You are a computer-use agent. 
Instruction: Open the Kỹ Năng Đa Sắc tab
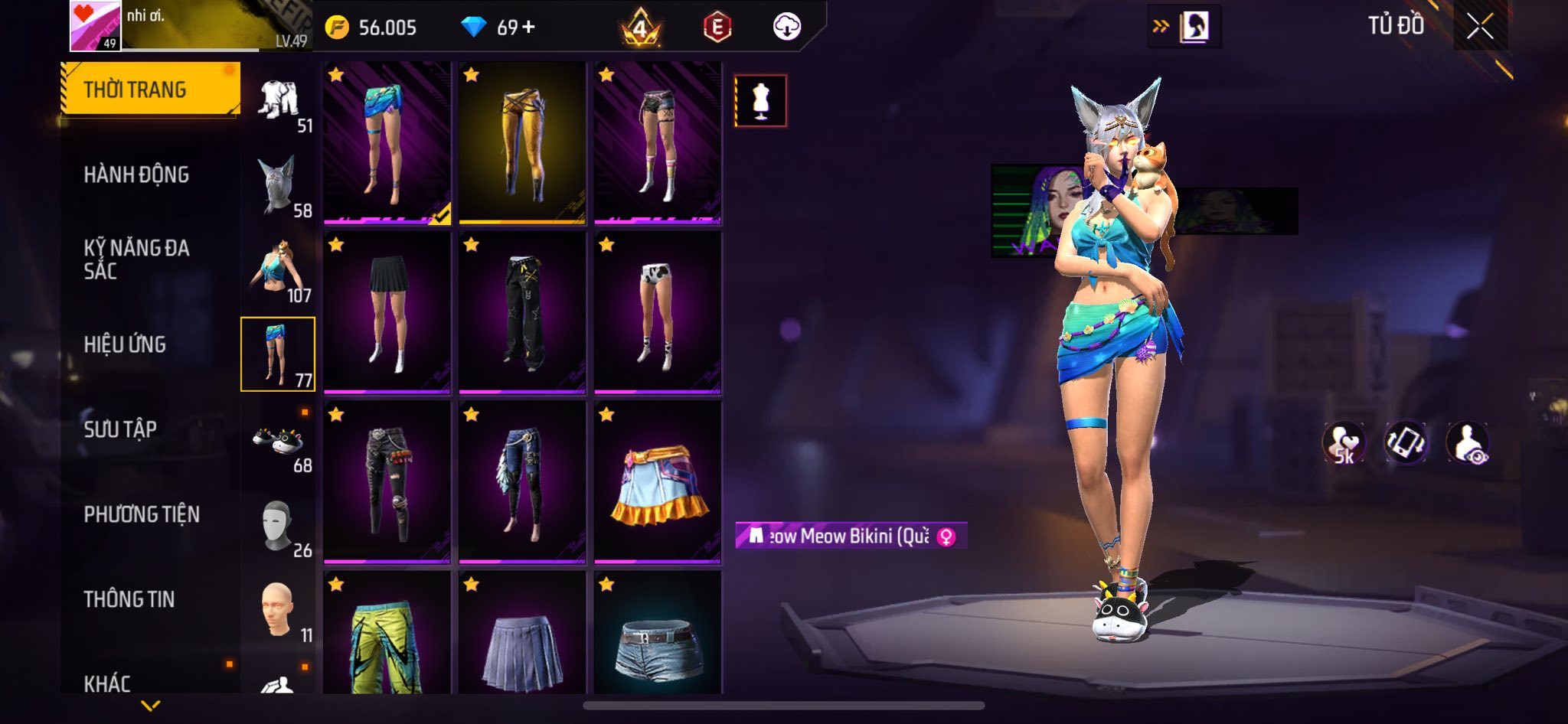coord(136,259)
